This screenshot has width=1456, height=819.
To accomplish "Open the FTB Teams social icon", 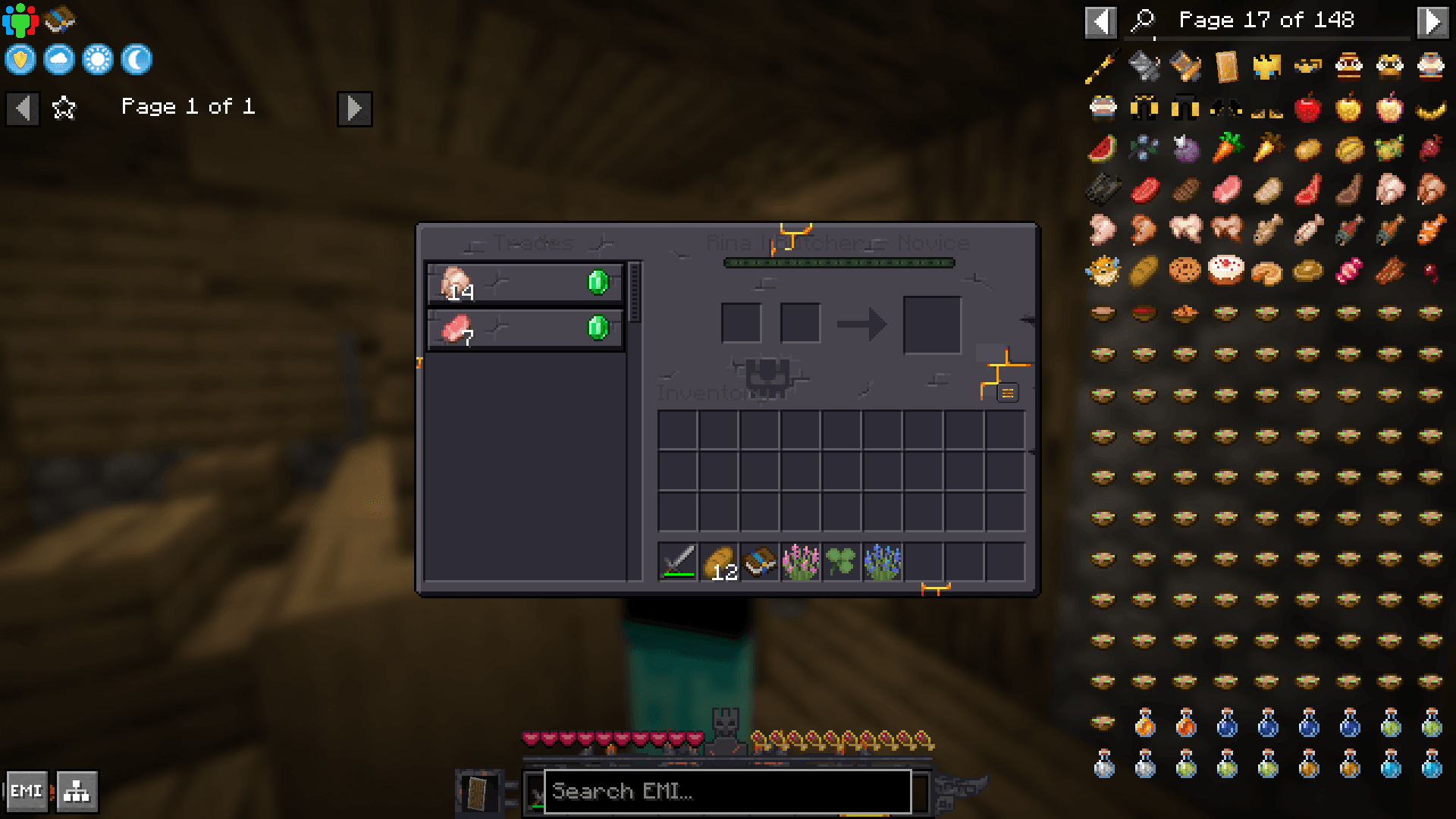I will pyautogui.click(x=22, y=20).
